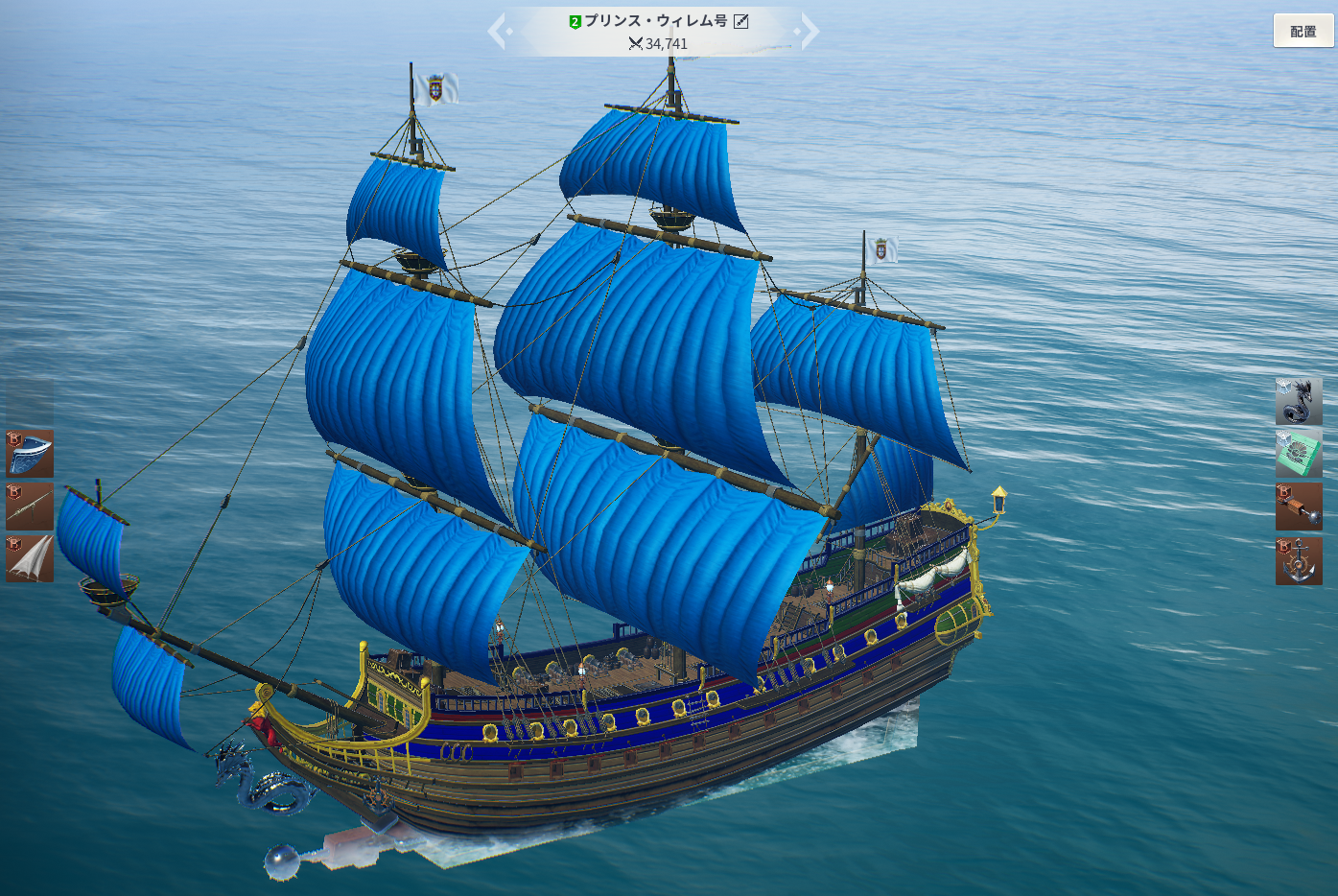
Task: Edit the ship name with pencil icon
Action: [741, 21]
